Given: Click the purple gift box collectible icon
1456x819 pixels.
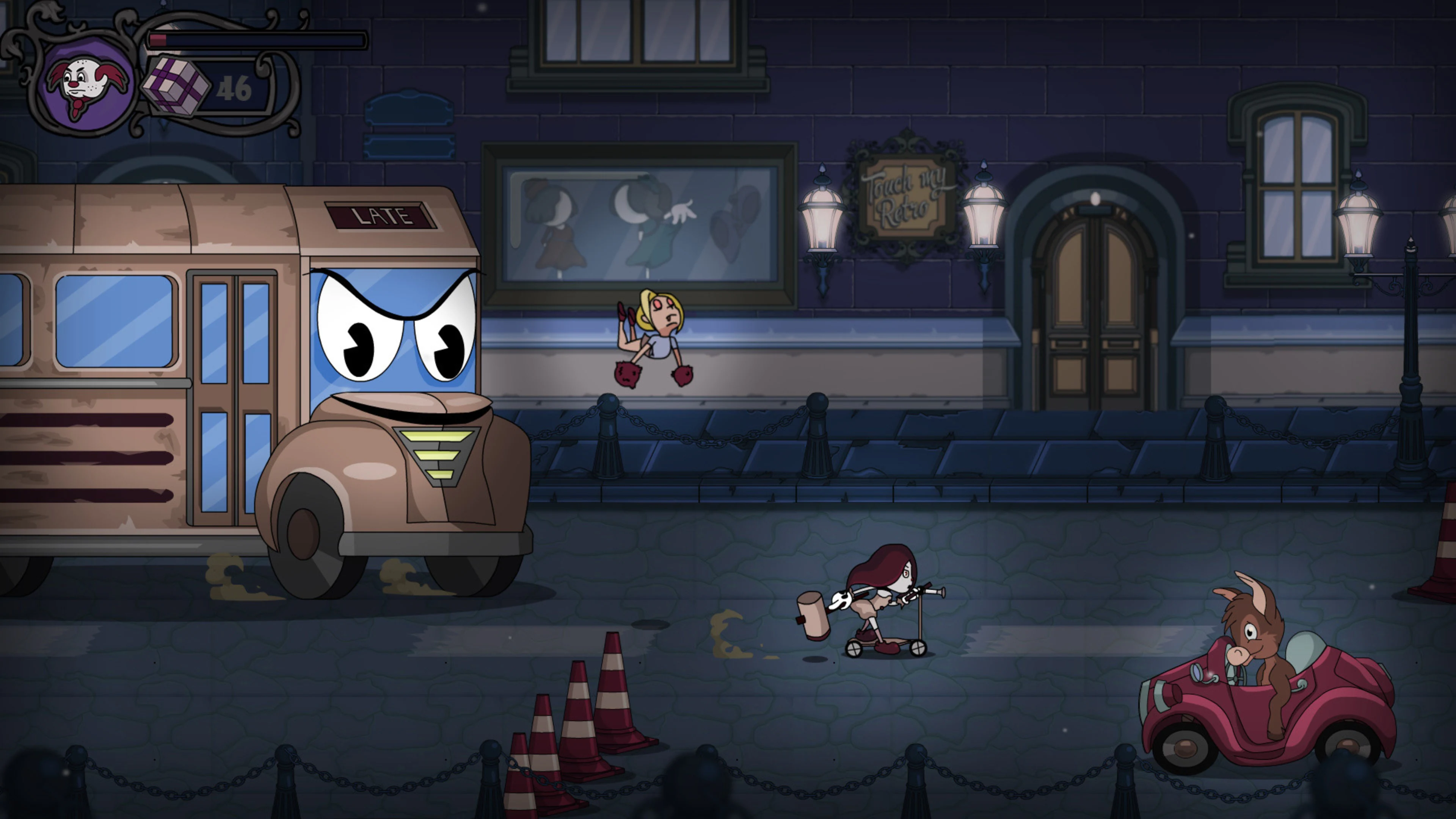Looking at the screenshot, I should pyautogui.click(x=175, y=85).
